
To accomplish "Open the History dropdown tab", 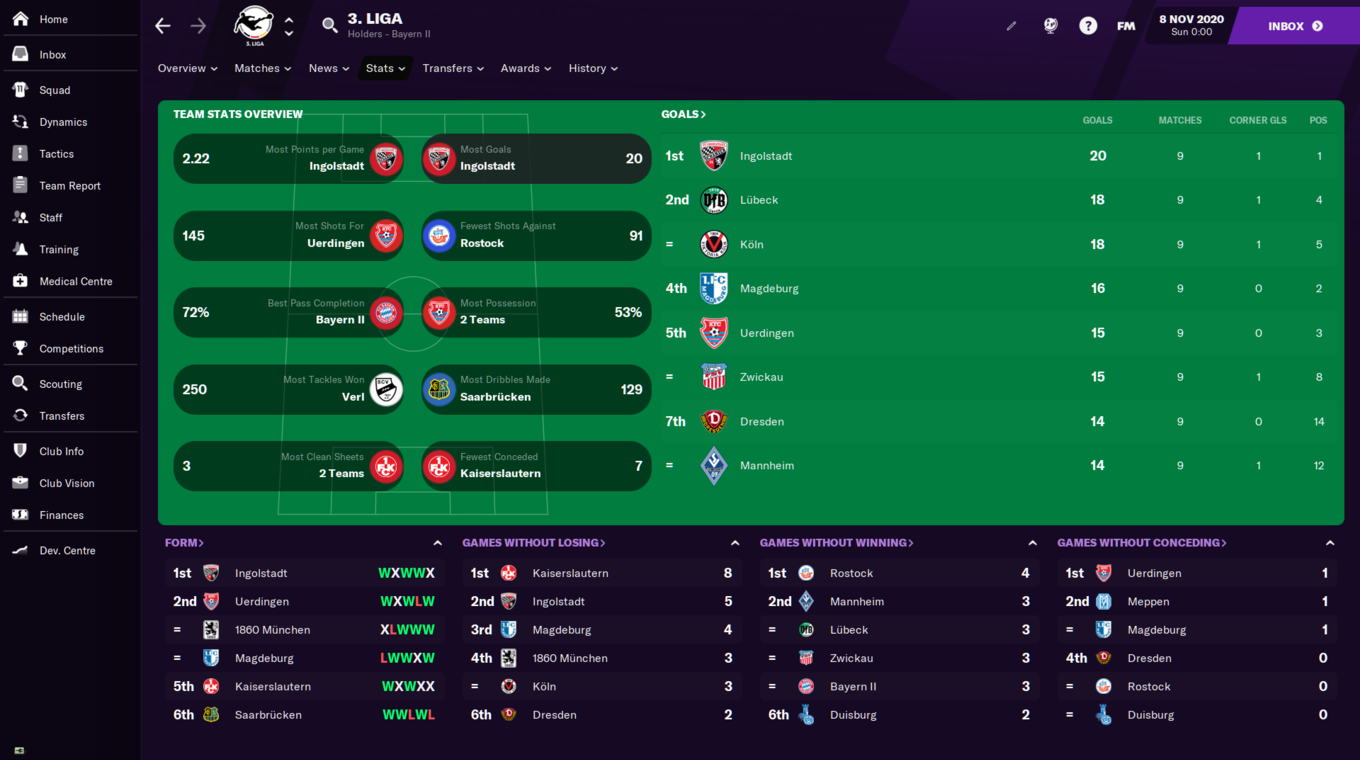I will pyautogui.click(x=592, y=68).
